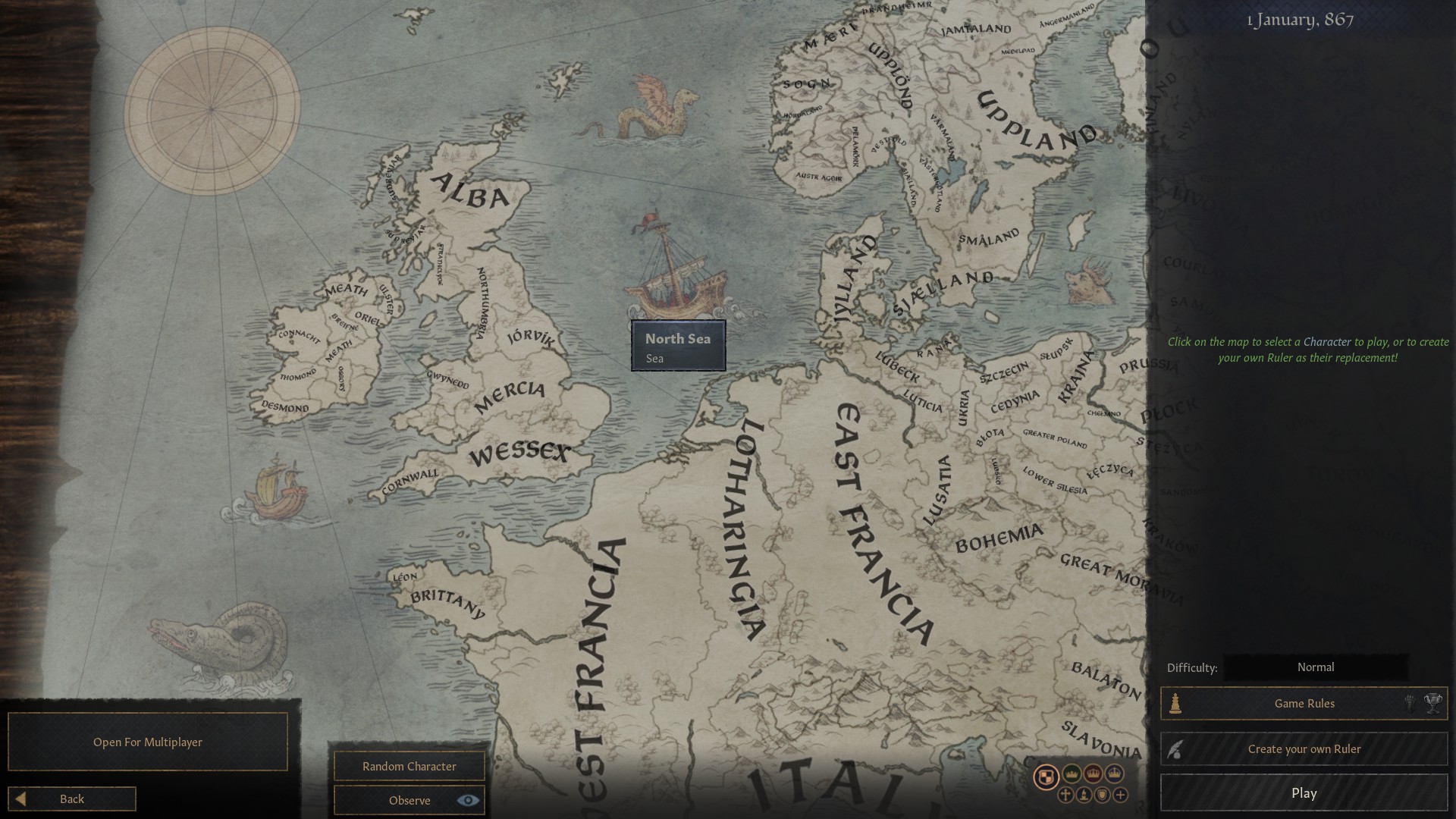Enable the green duchies crown filter
1456x819 pixels.
pyautogui.click(x=1071, y=774)
